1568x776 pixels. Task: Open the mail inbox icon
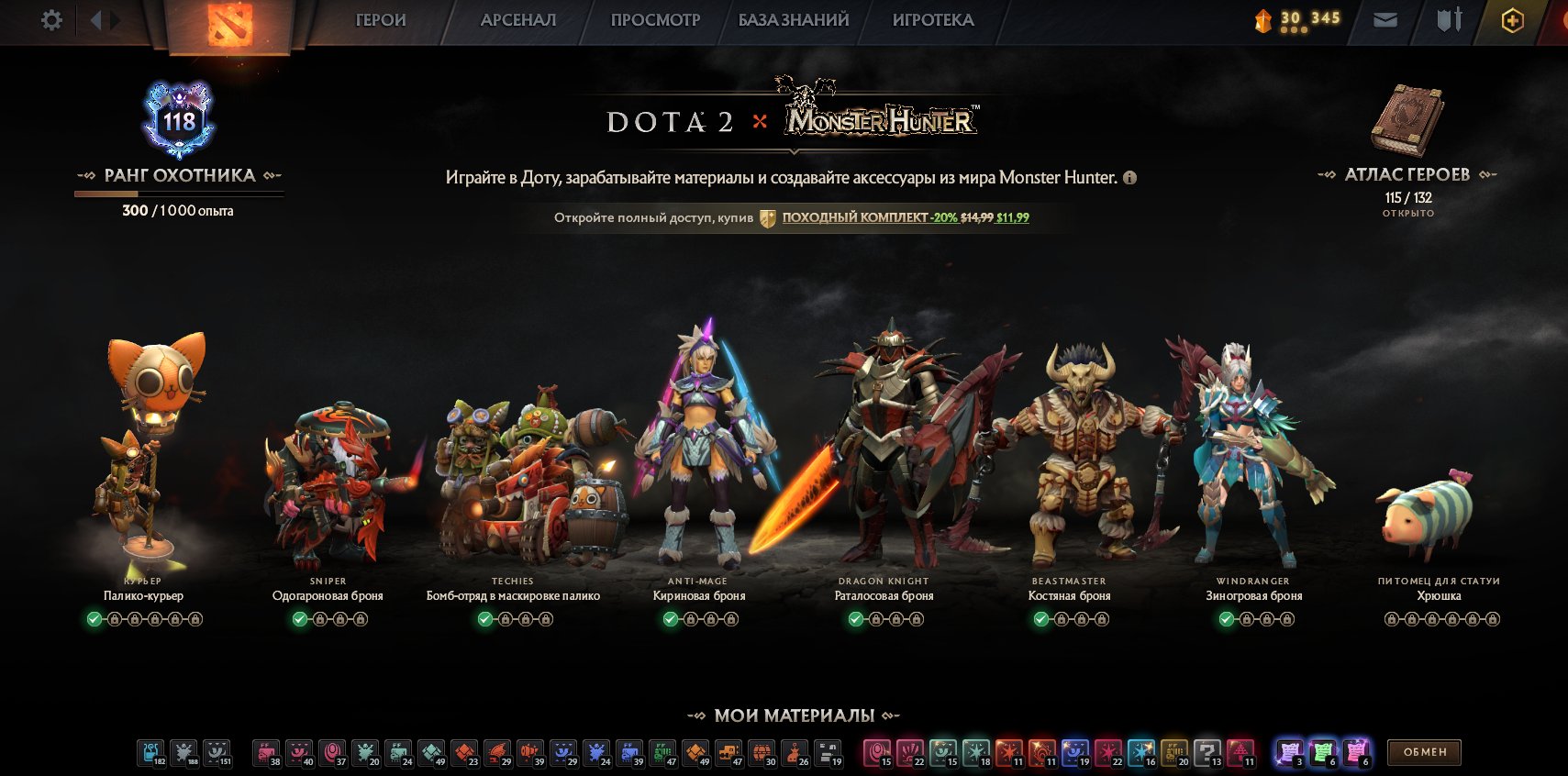[1385, 19]
